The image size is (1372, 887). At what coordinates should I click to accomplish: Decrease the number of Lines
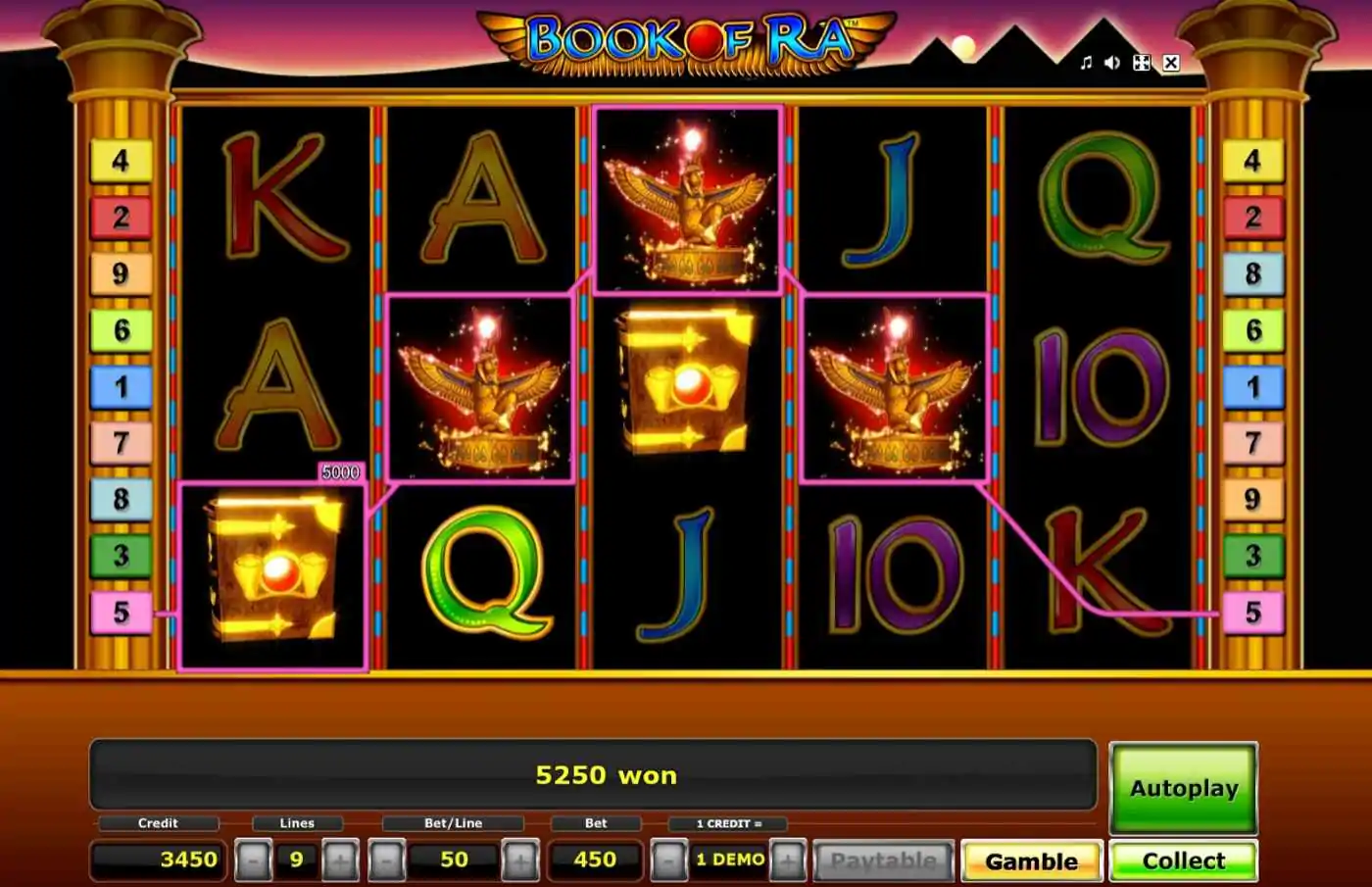253,861
